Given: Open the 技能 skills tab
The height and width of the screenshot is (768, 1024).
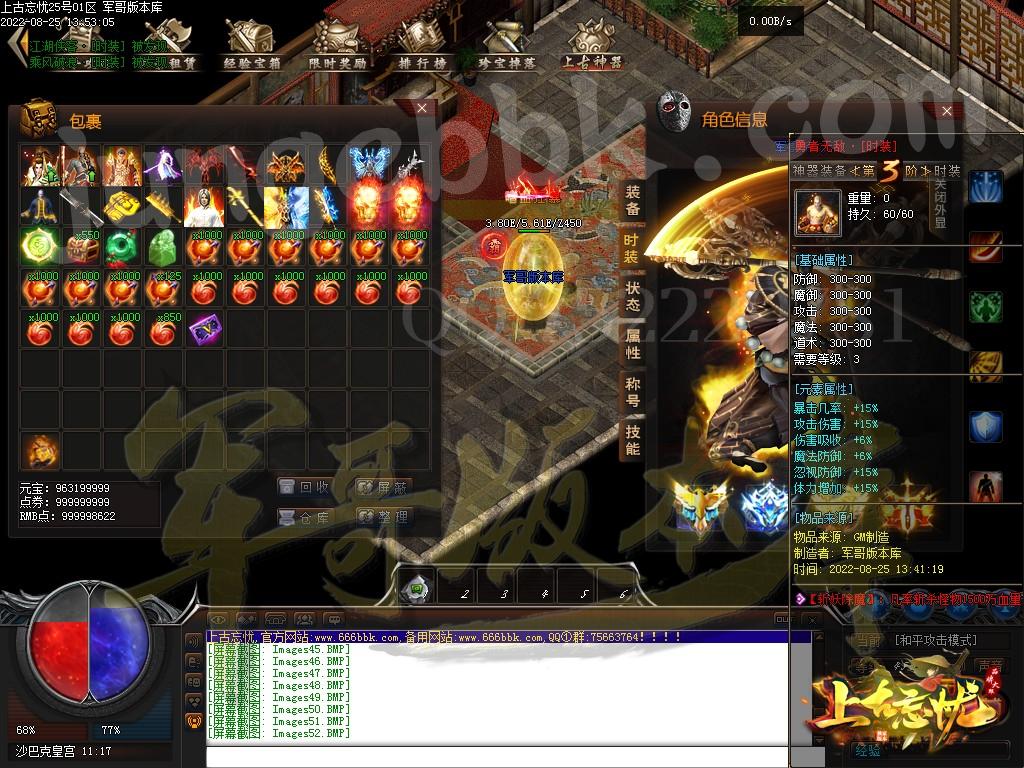Looking at the screenshot, I should click(632, 440).
